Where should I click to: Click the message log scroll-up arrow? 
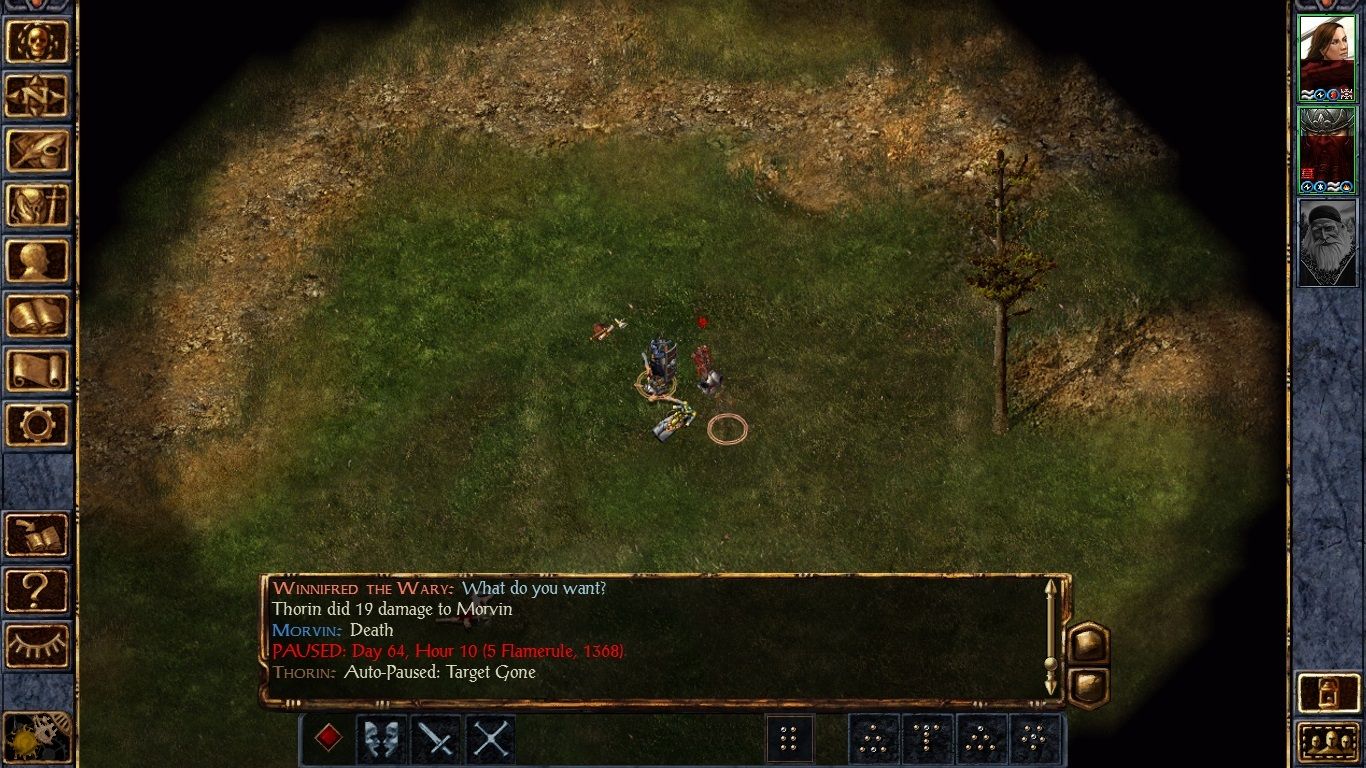(x=1051, y=588)
